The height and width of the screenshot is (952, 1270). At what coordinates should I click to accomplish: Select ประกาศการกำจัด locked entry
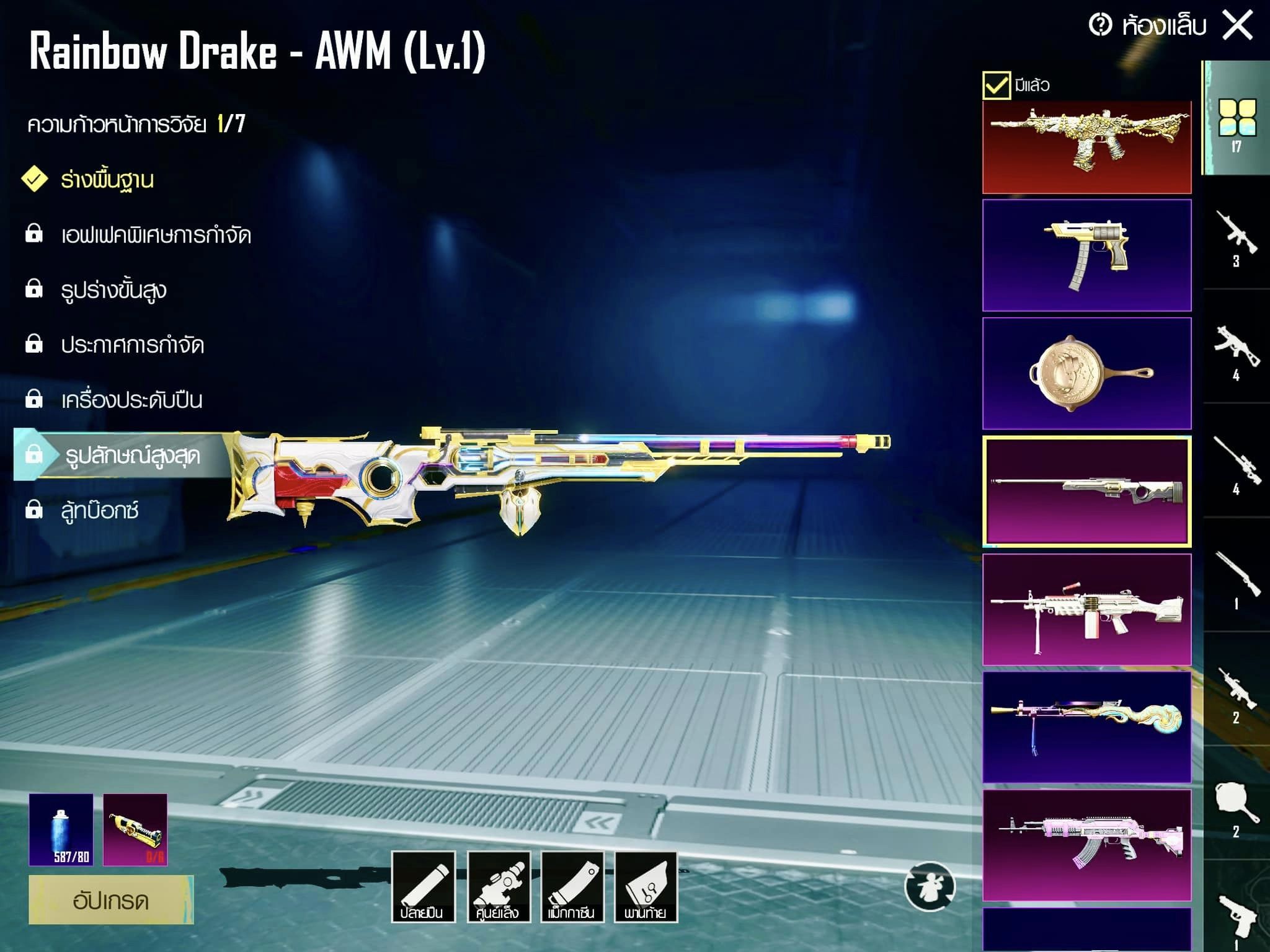[x=132, y=345]
